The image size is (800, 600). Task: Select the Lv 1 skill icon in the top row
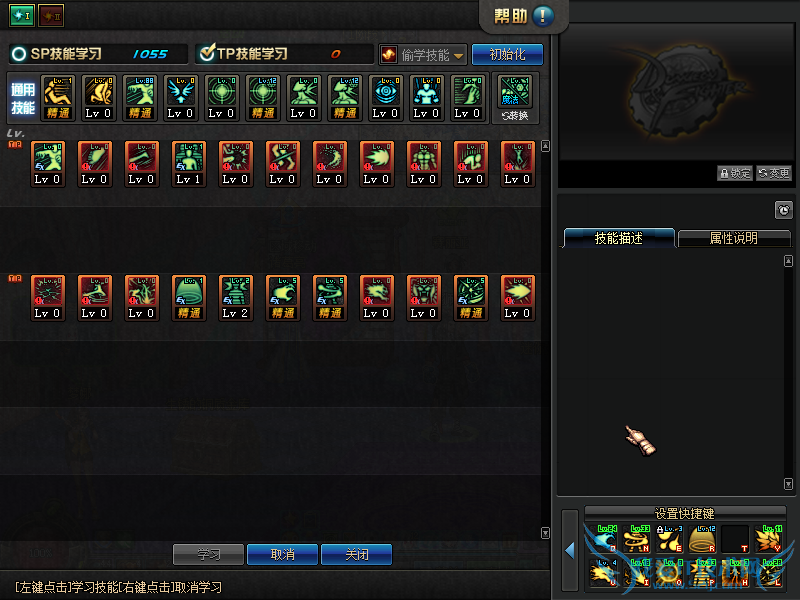tap(189, 163)
